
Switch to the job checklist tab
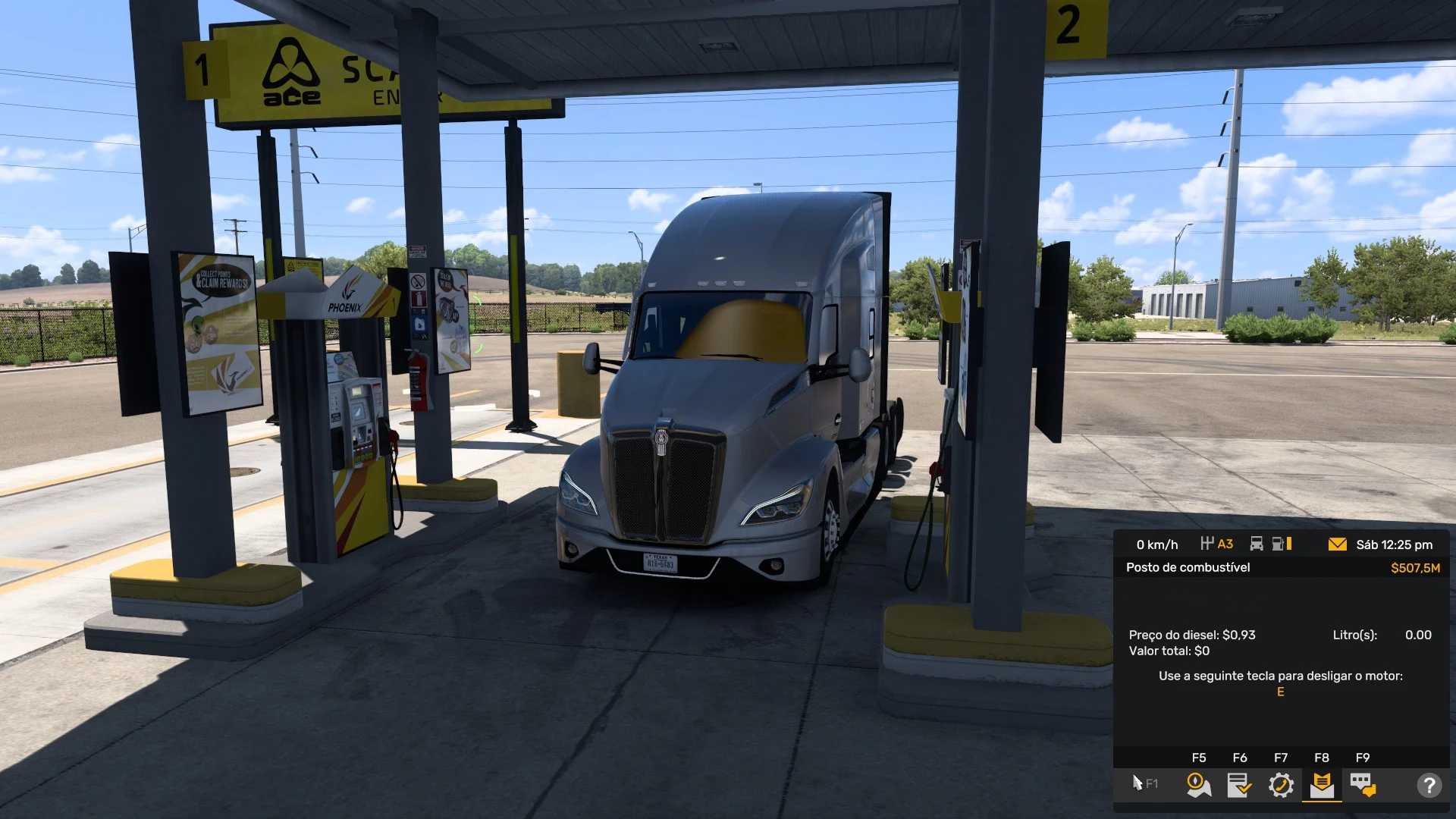(1240, 785)
